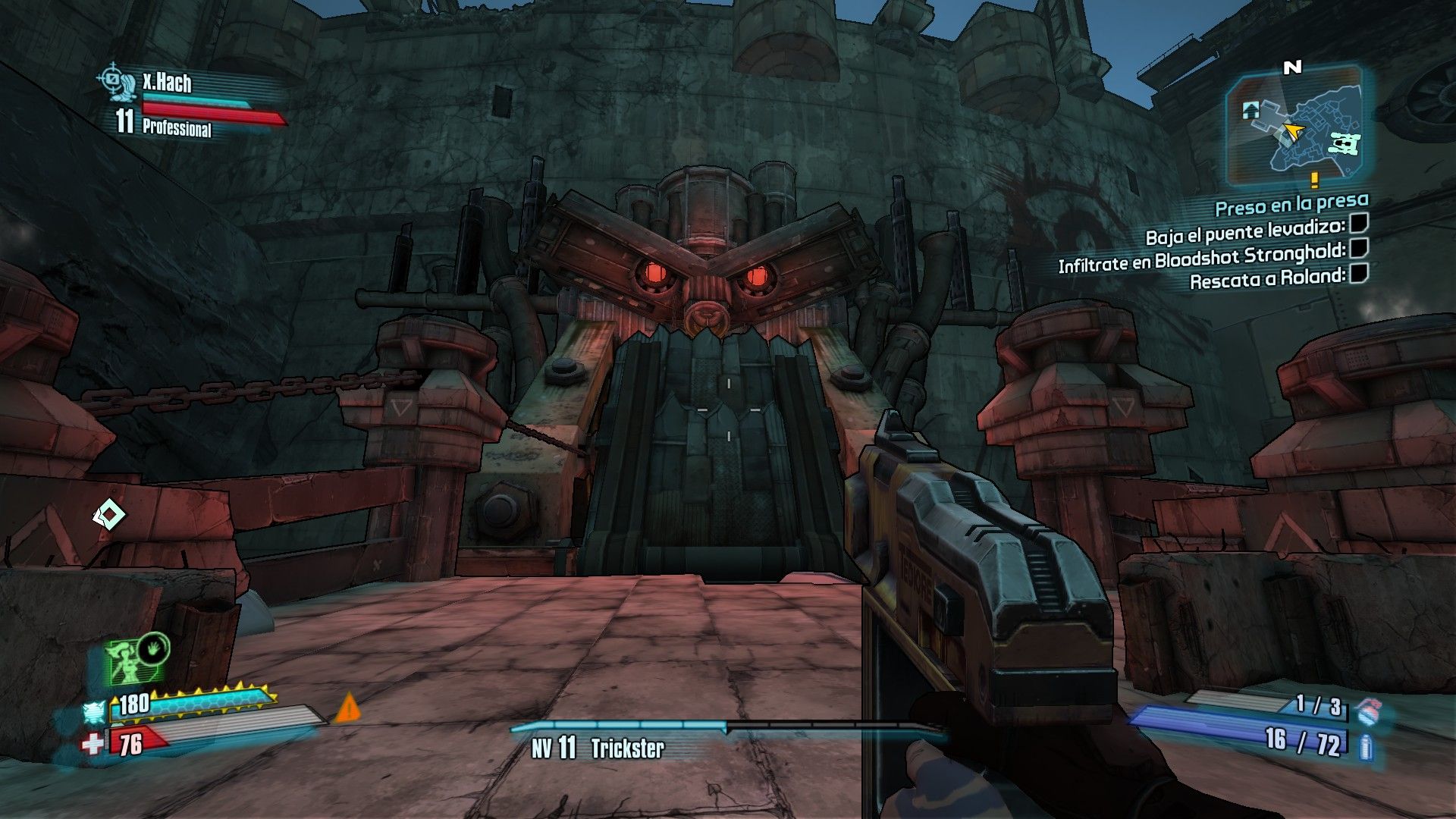Click the shield icon beside the 180 value
This screenshot has width=1456, height=819.
coord(94,712)
